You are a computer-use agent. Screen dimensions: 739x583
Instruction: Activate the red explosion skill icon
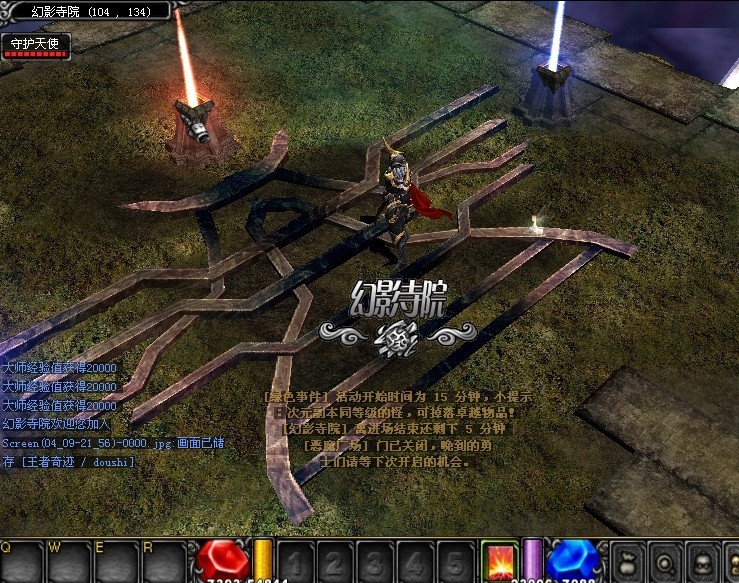tap(499, 561)
